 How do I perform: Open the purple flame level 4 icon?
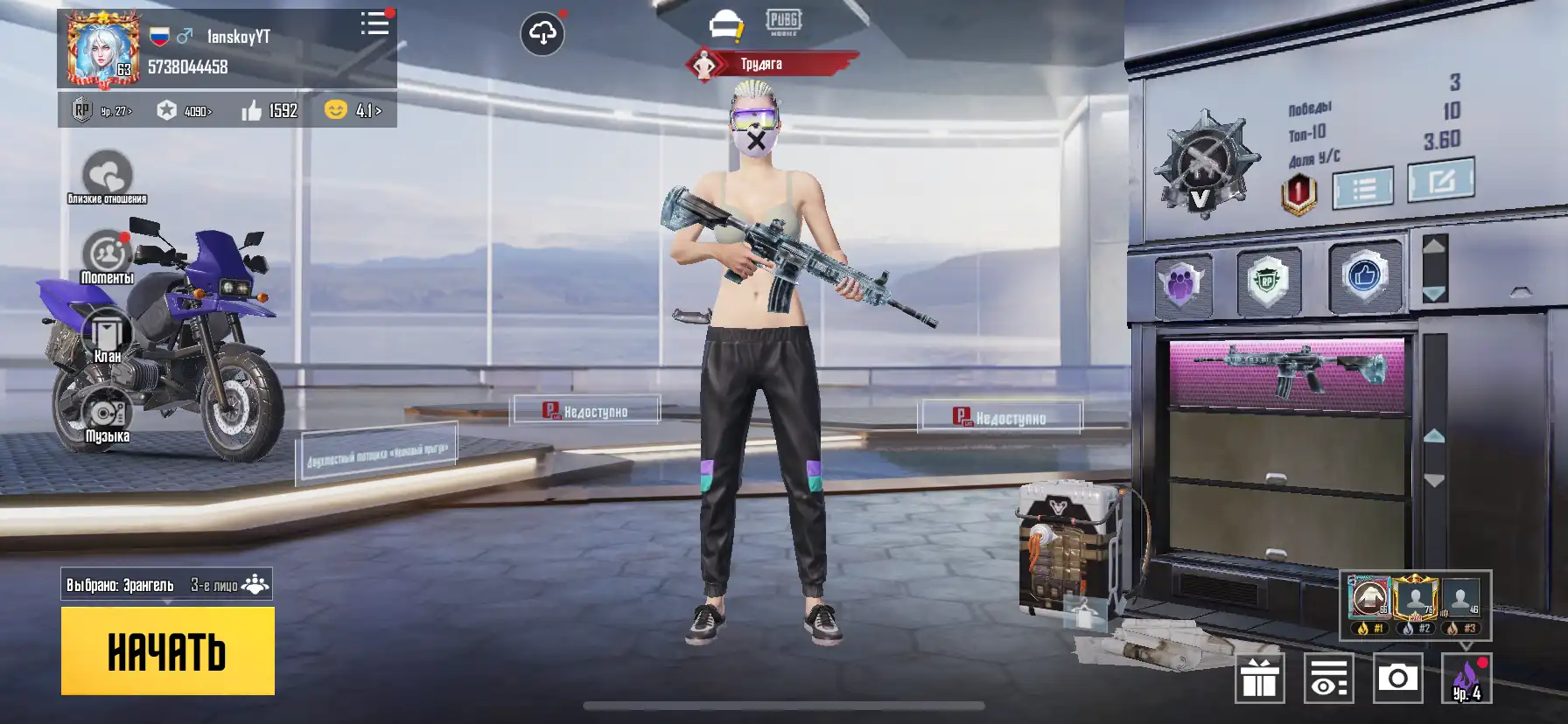pos(1466,679)
